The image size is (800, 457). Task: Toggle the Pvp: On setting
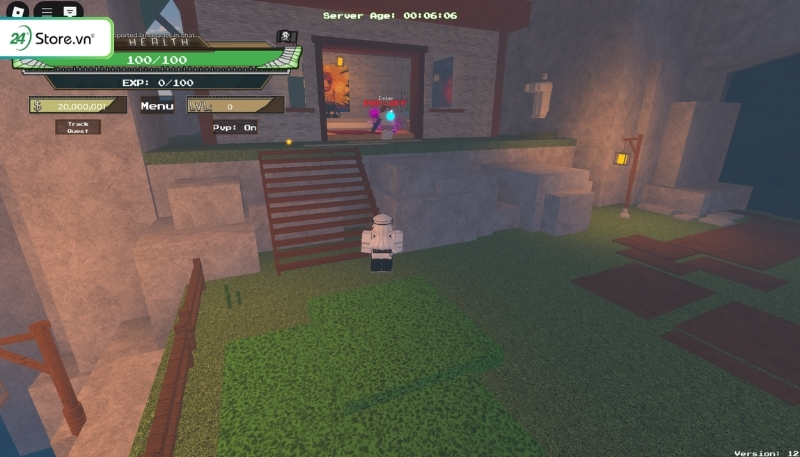pyautogui.click(x=234, y=127)
